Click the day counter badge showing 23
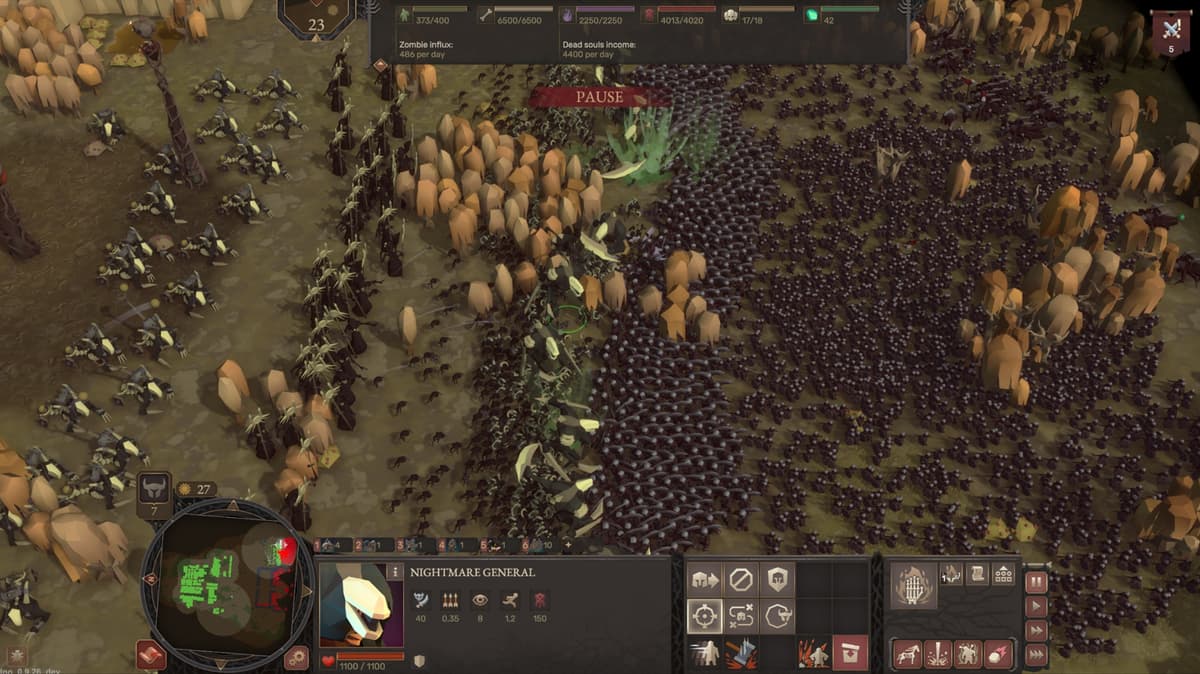This screenshot has width=1200, height=674. click(x=316, y=24)
